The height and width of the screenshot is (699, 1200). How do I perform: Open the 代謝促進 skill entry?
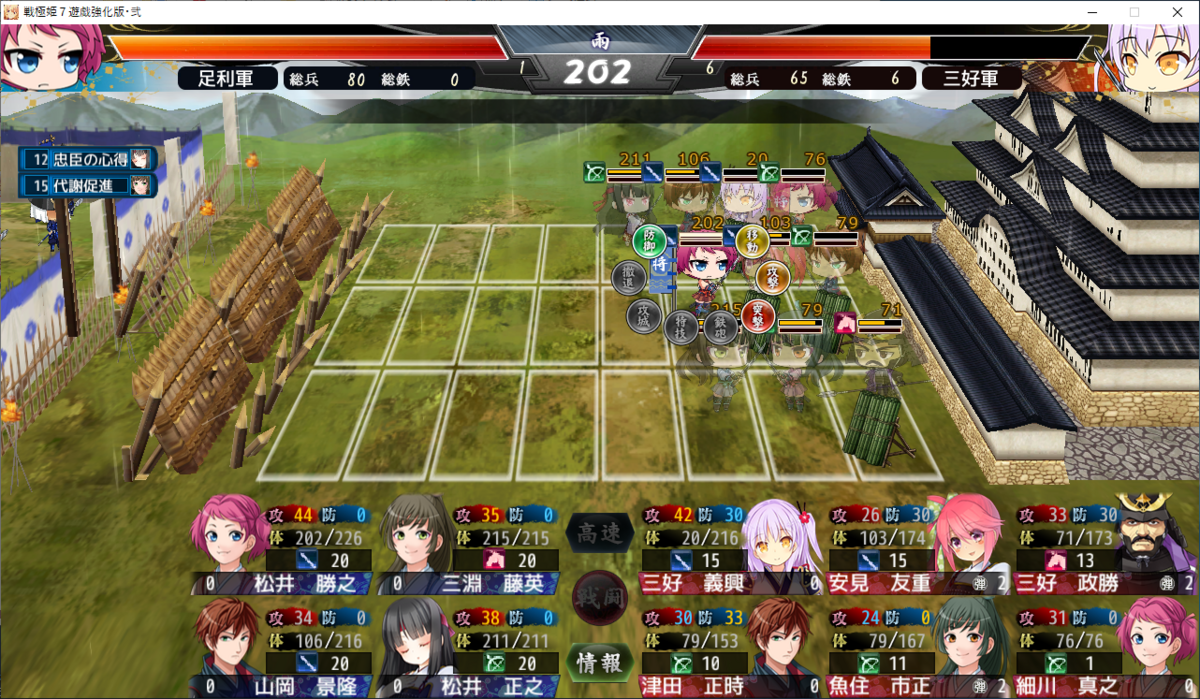click(x=88, y=185)
